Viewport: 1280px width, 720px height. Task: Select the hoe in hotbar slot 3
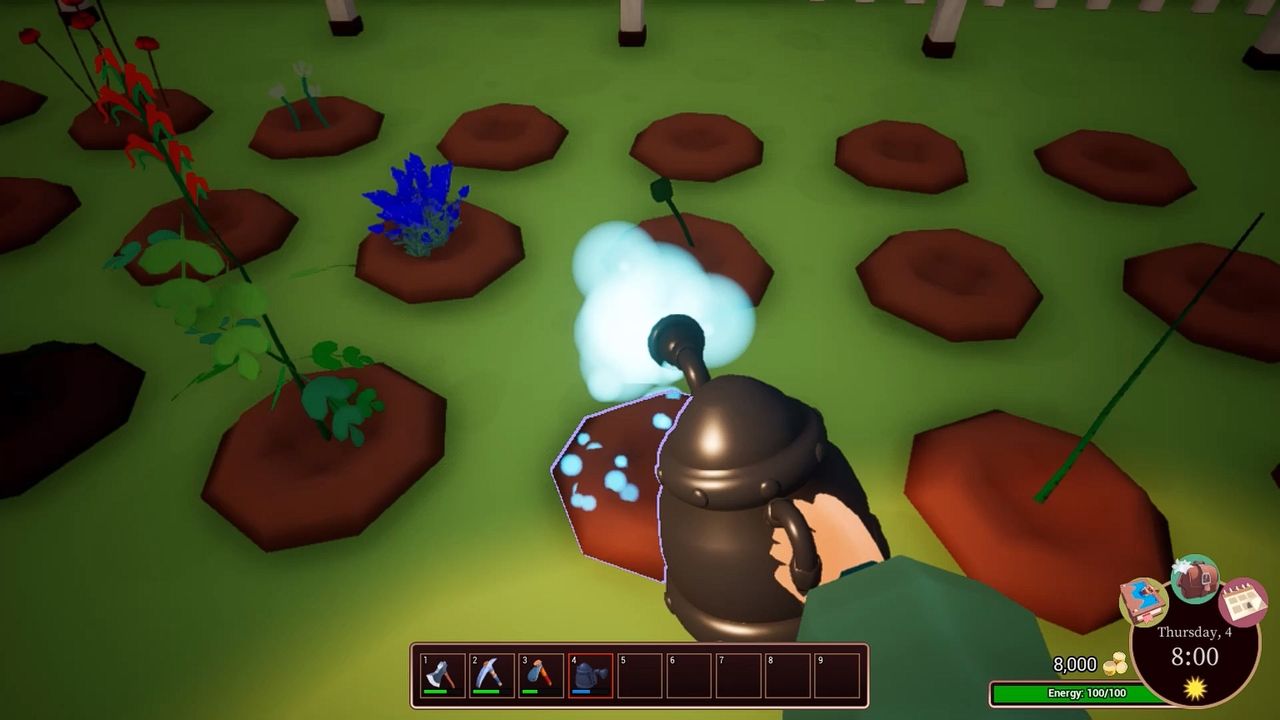coord(540,672)
